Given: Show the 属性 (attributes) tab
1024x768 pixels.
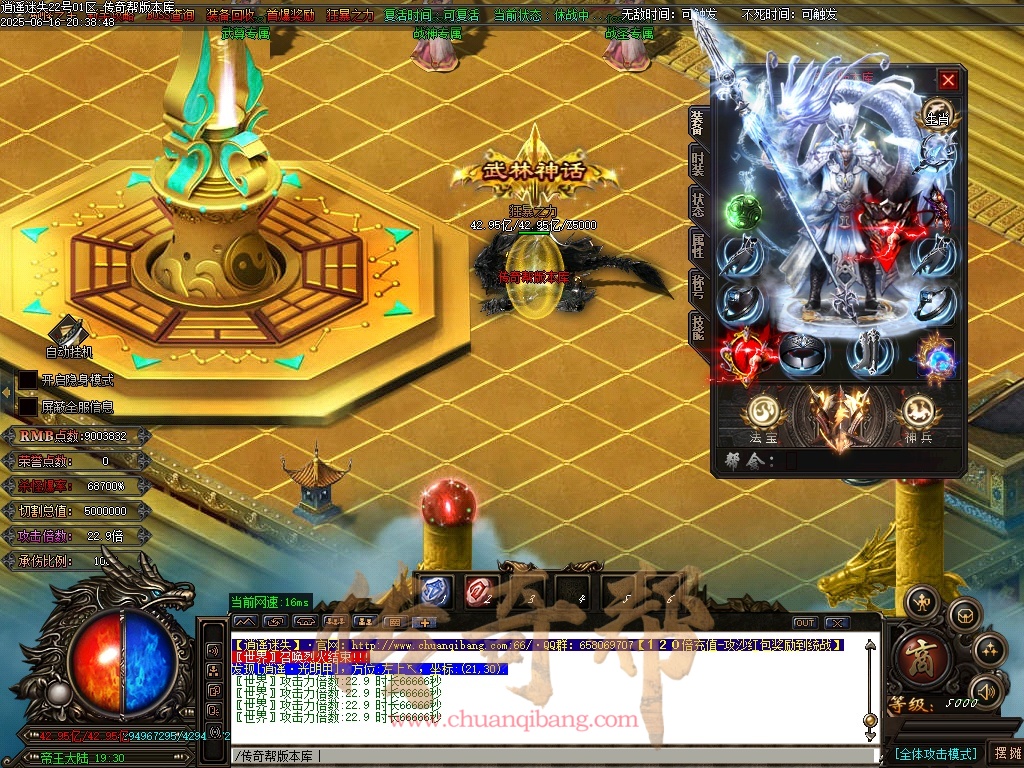Looking at the screenshot, I should (x=698, y=244).
